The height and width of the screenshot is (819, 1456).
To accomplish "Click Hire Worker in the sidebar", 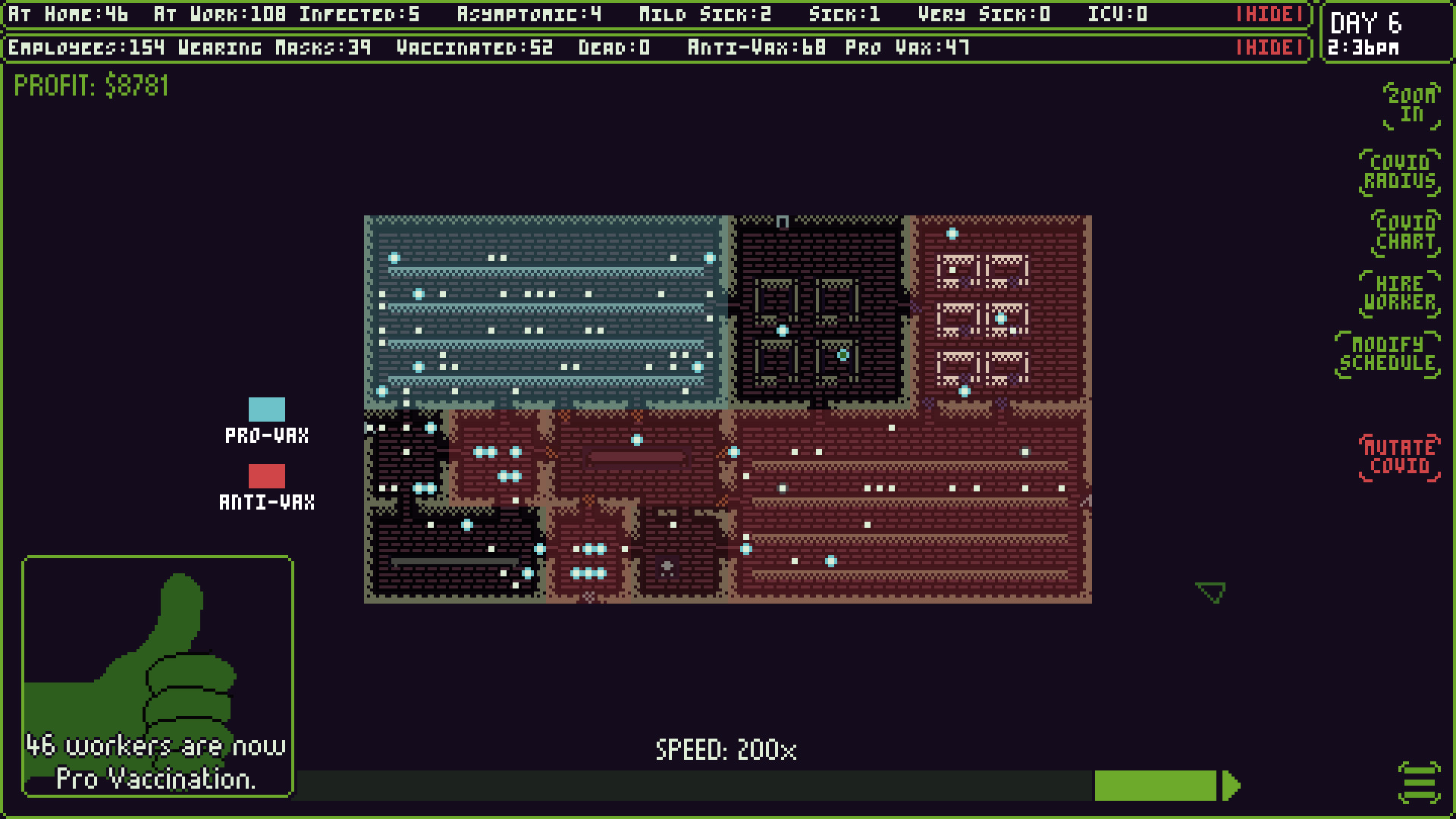I will point(1399,293).
